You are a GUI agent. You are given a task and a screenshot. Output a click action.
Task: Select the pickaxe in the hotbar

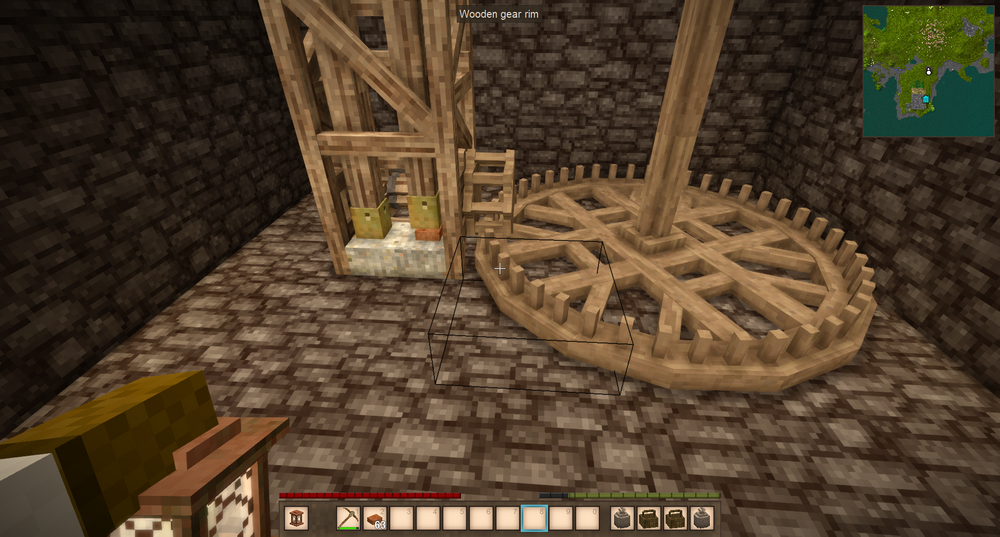click(349, 518)
